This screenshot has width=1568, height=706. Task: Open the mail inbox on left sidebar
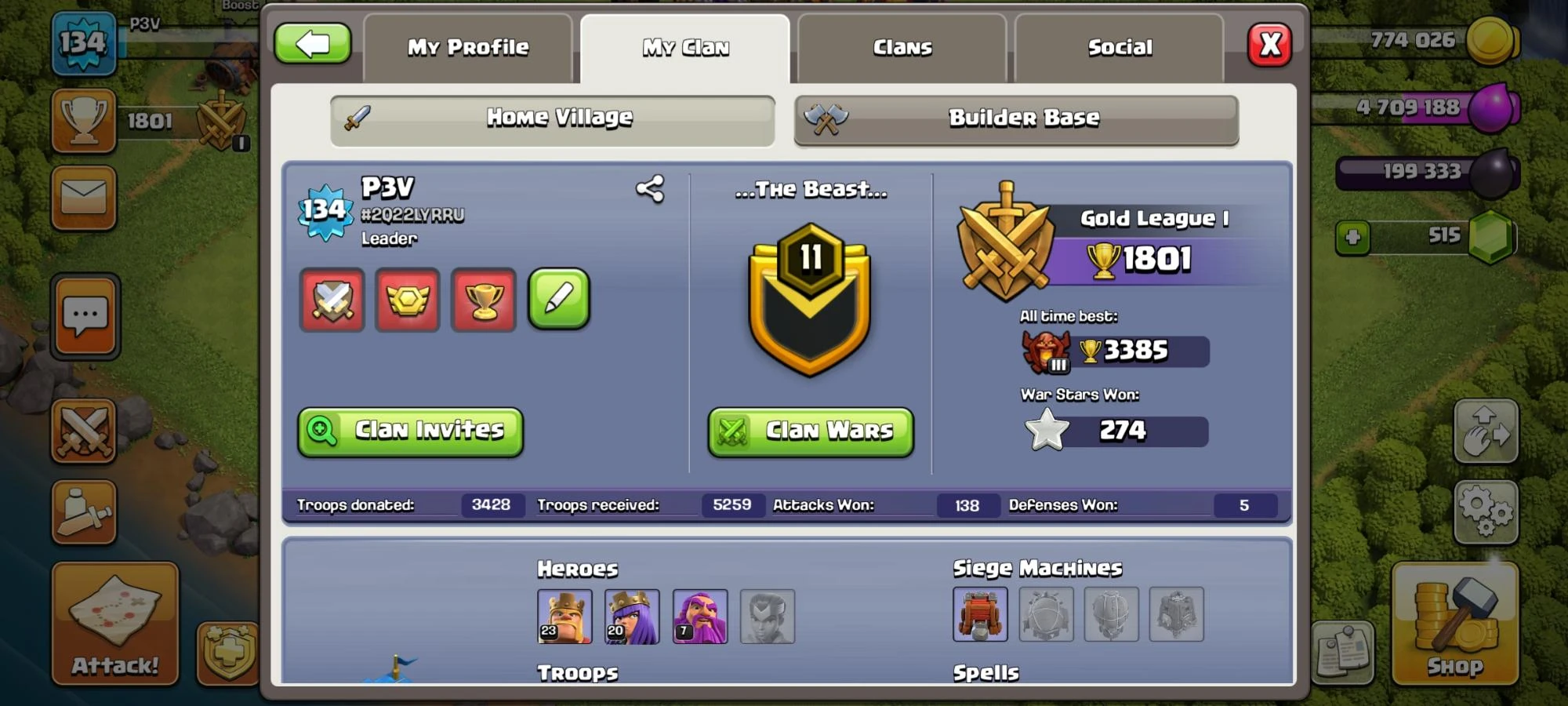pos(84,198)
